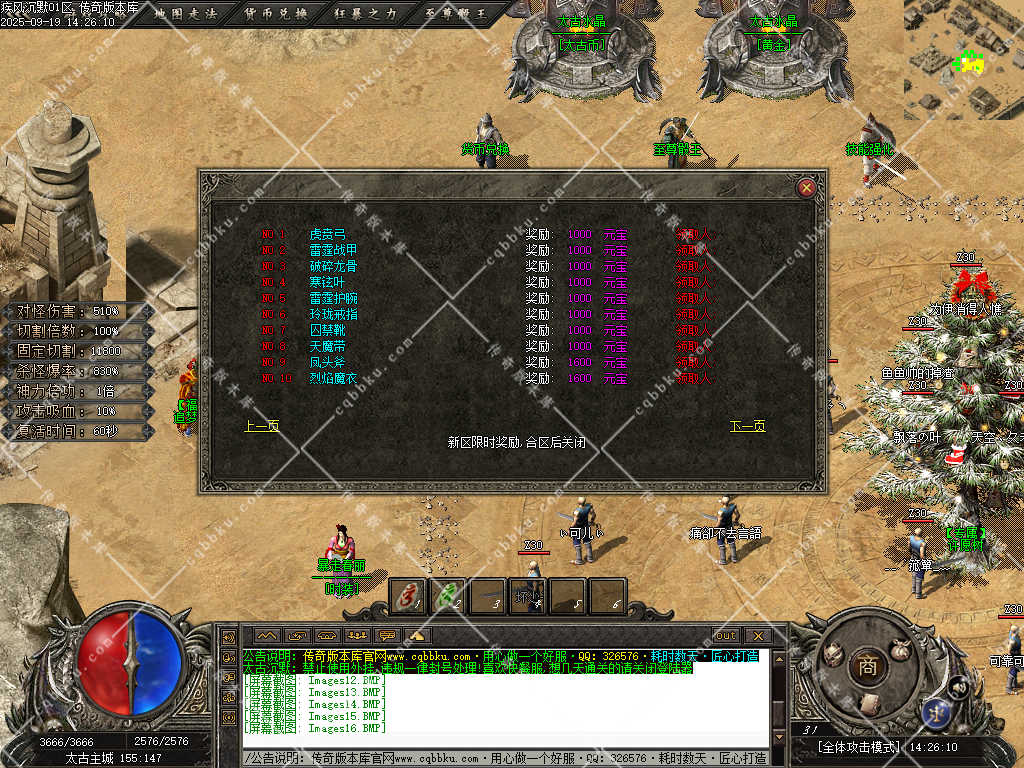1024x768 pixels.
Task: Open the 地图走法 top menu
Action: point(187,14)
